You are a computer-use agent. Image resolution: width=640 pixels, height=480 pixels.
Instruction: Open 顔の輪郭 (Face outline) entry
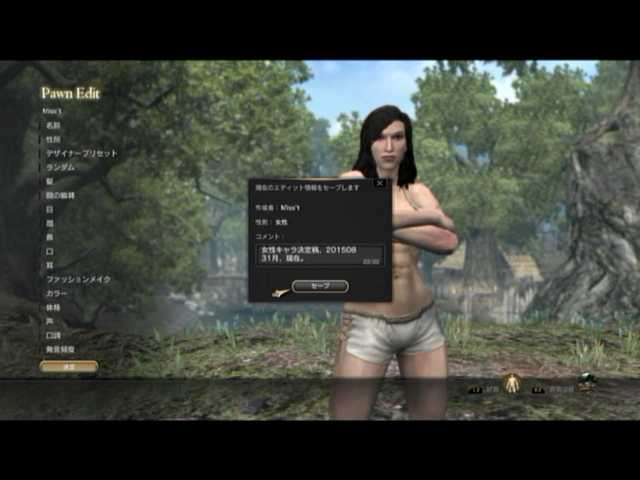[x=60, y=195]
